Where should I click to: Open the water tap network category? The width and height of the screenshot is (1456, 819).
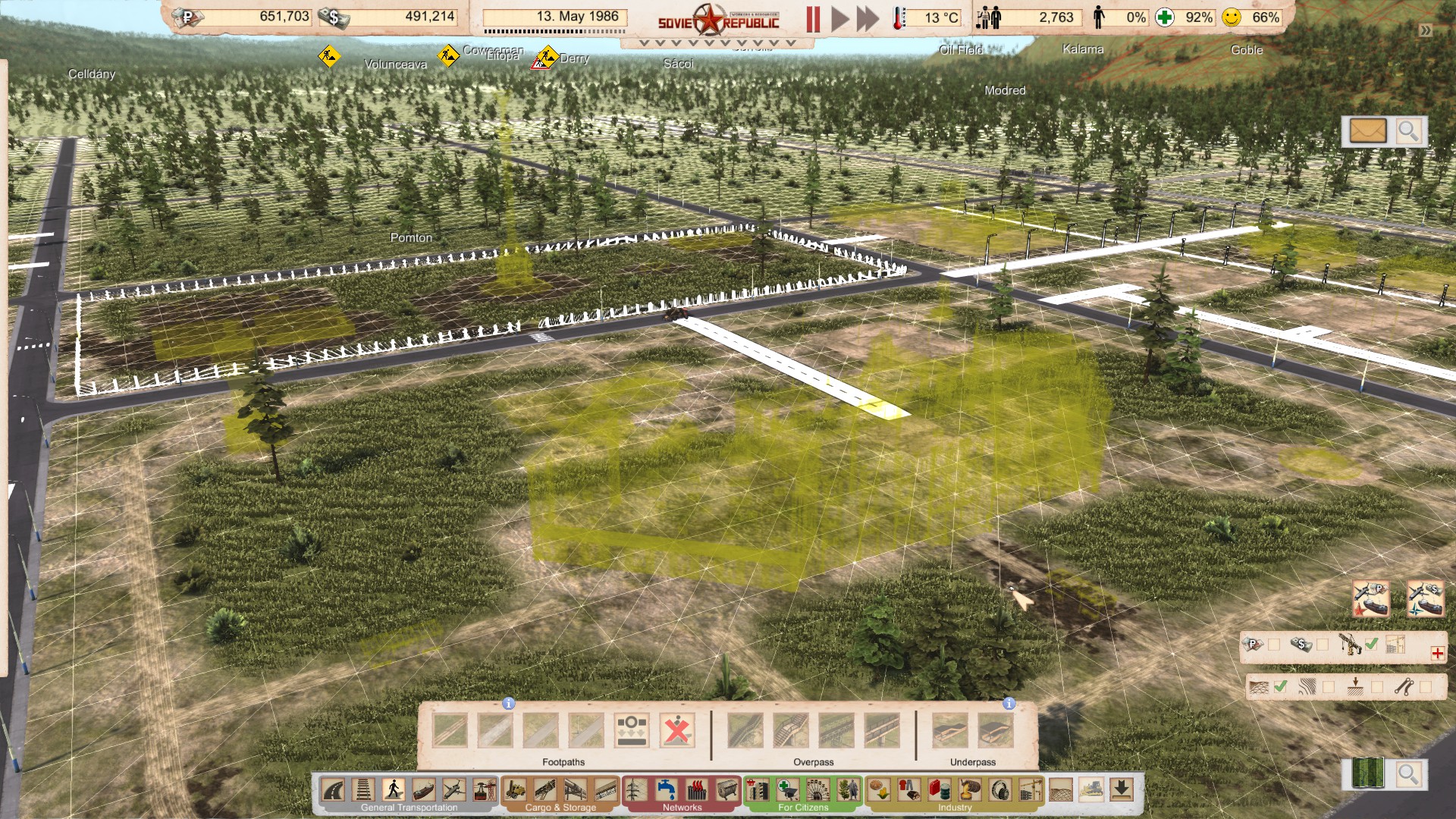666,789
